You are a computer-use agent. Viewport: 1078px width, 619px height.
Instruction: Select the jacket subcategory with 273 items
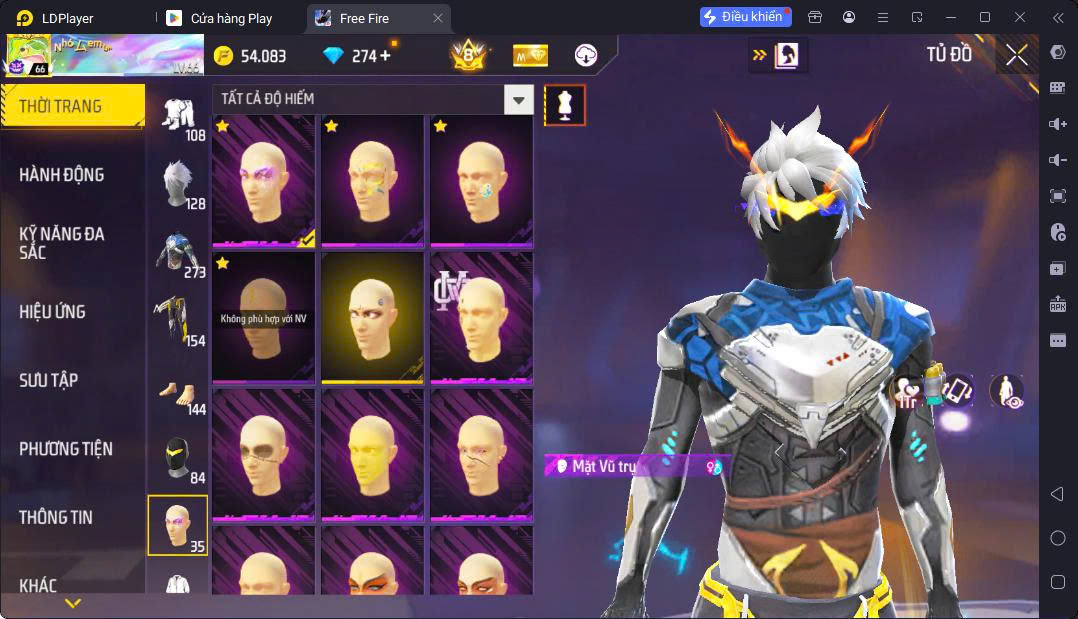pos(178,253)
